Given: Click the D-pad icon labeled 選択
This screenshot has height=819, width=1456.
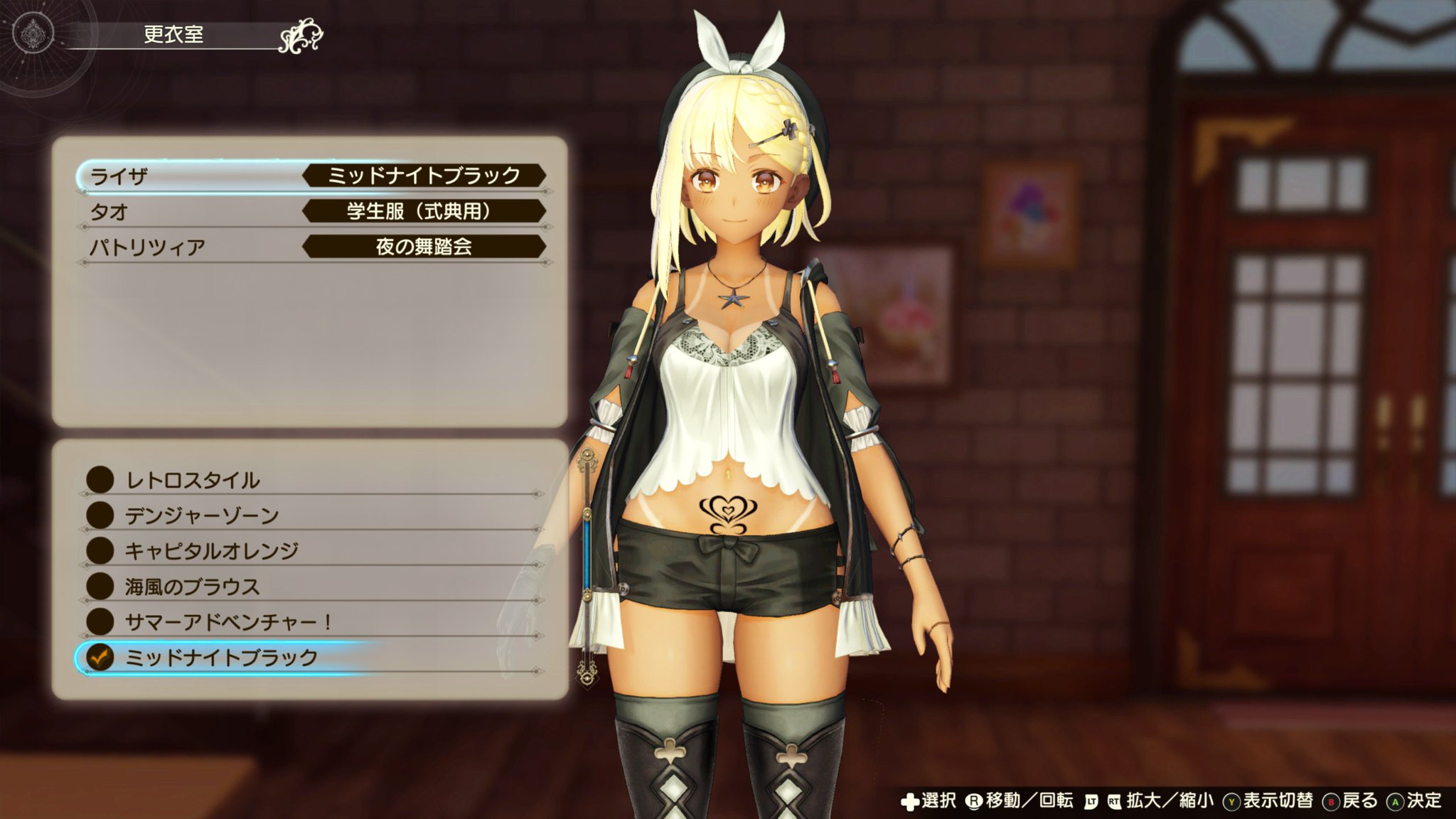Looking at the screenshot, I should pyautogui.click(x=911, y=801).
